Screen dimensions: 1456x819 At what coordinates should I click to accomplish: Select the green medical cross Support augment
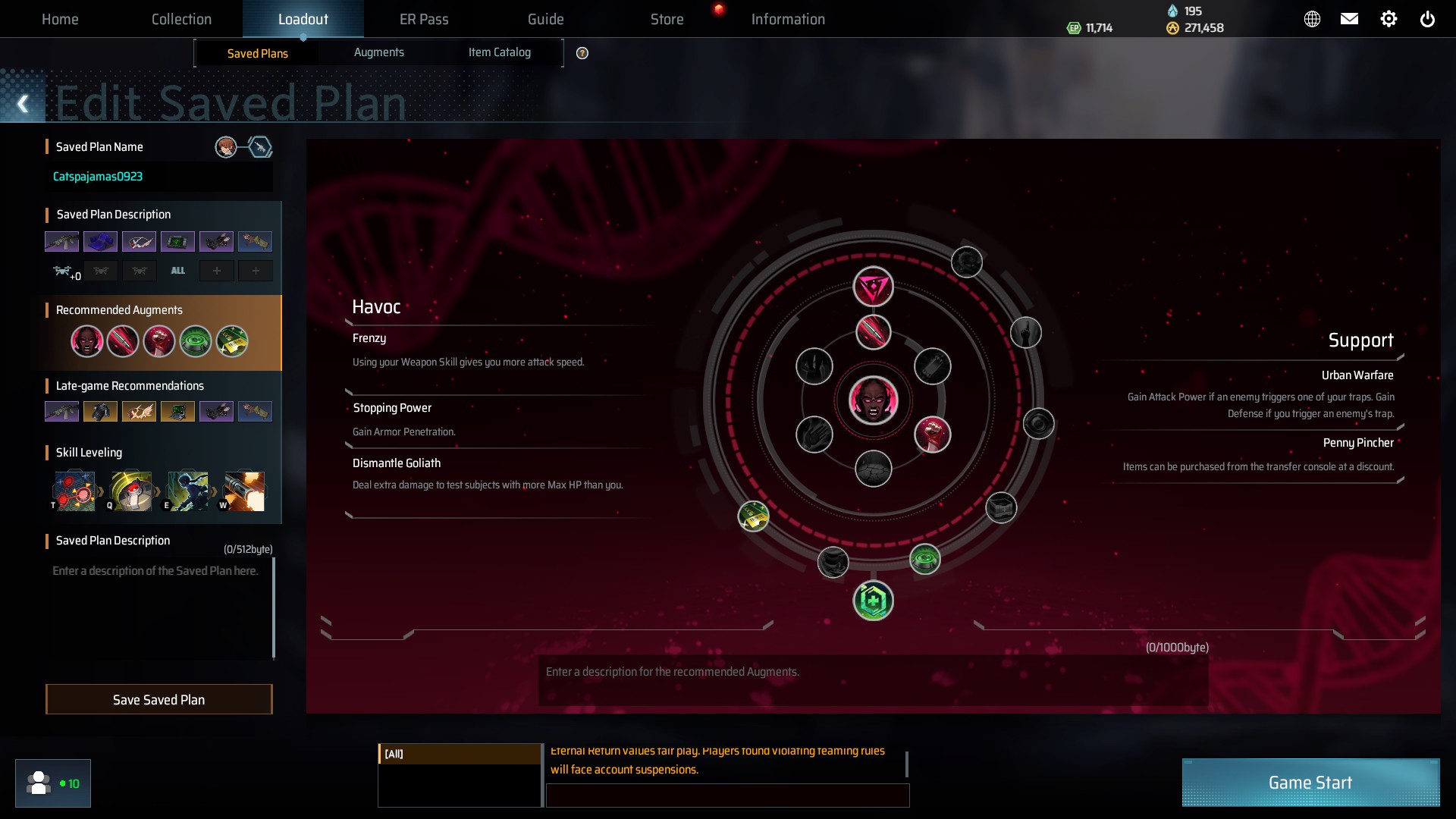click(x=874, y=601)
